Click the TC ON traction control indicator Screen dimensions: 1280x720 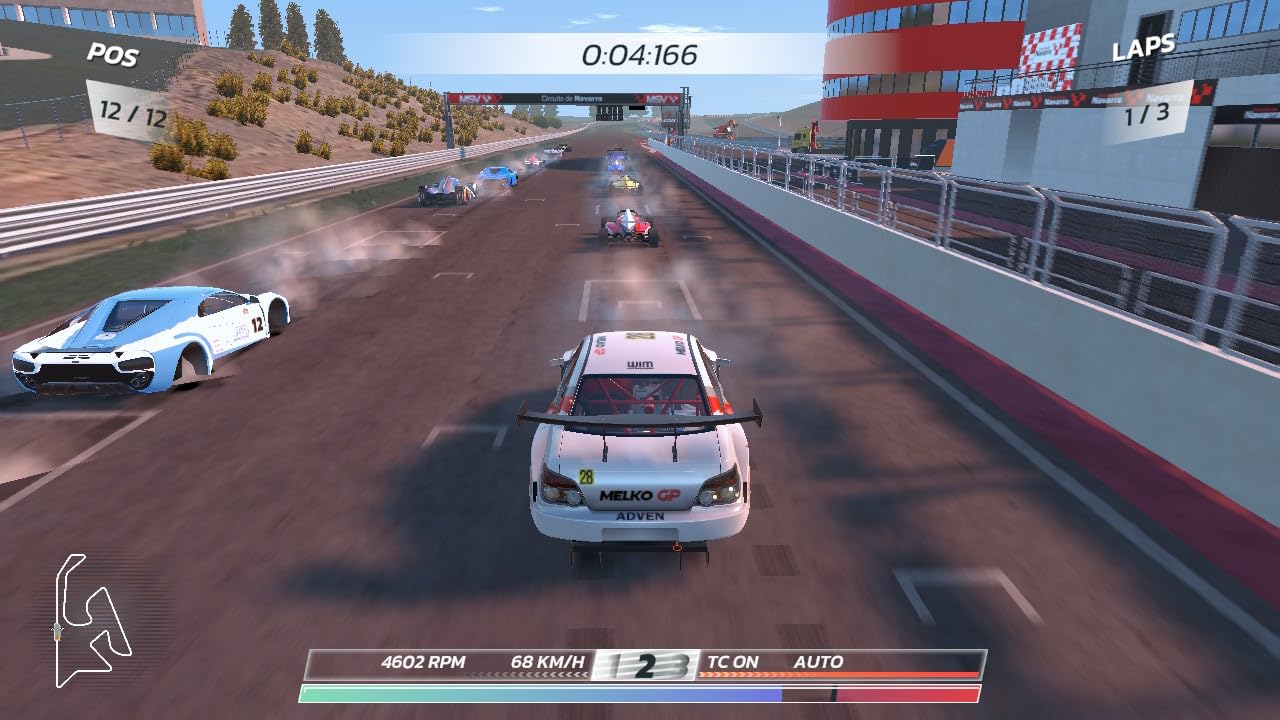pos(735,661)
